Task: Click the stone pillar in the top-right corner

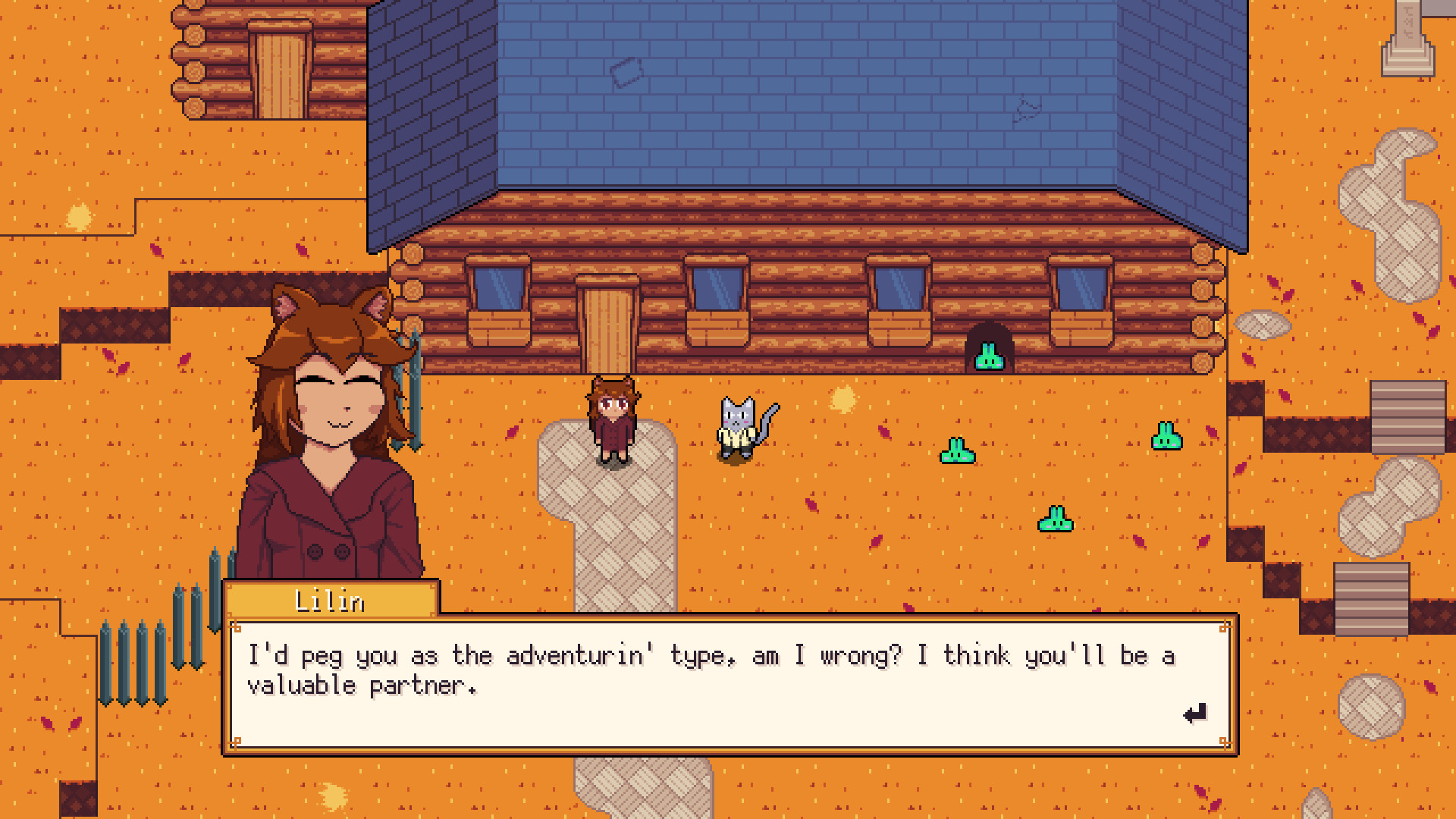Action: click(x=1407, y=38)
